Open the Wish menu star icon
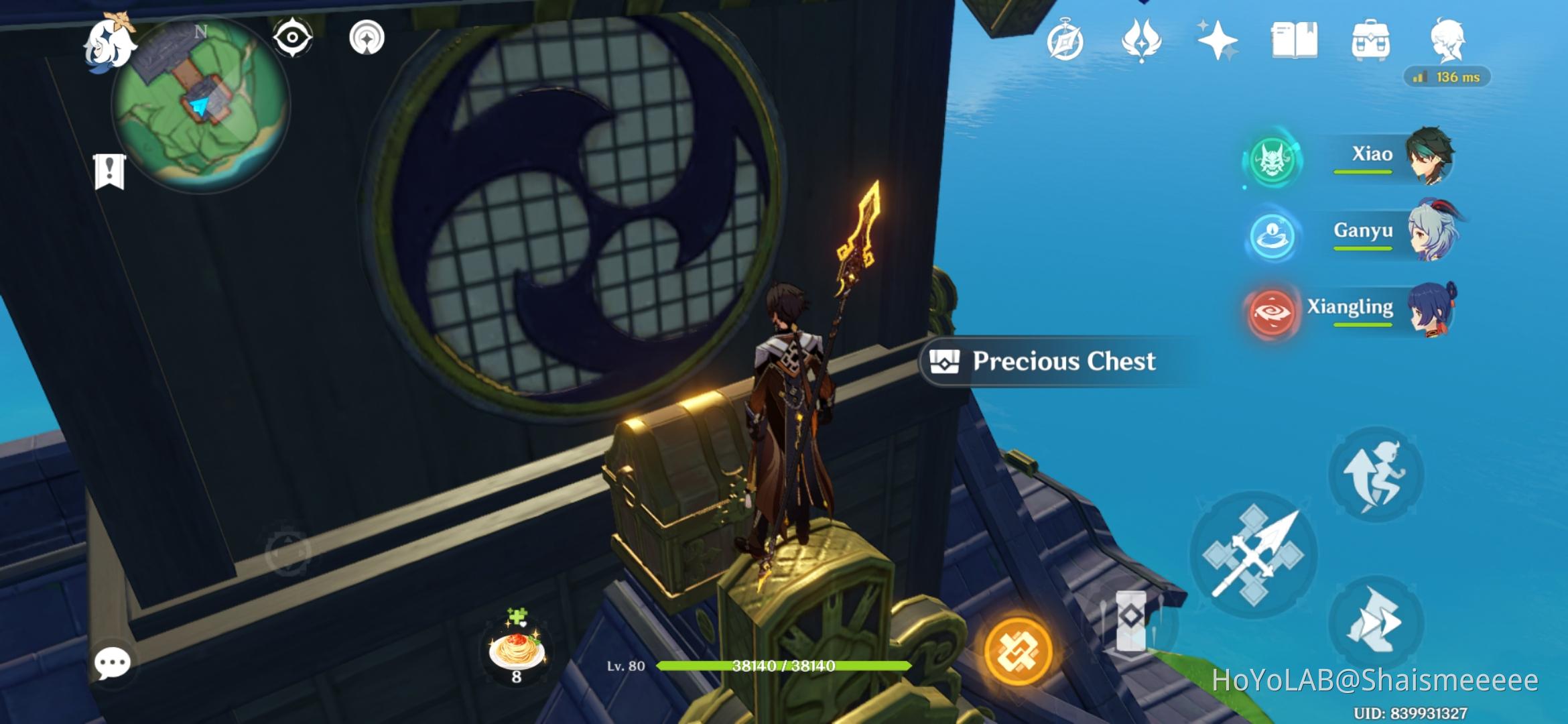The width and height of the screenshot is (1568, 724). [x=1218, y=42]
